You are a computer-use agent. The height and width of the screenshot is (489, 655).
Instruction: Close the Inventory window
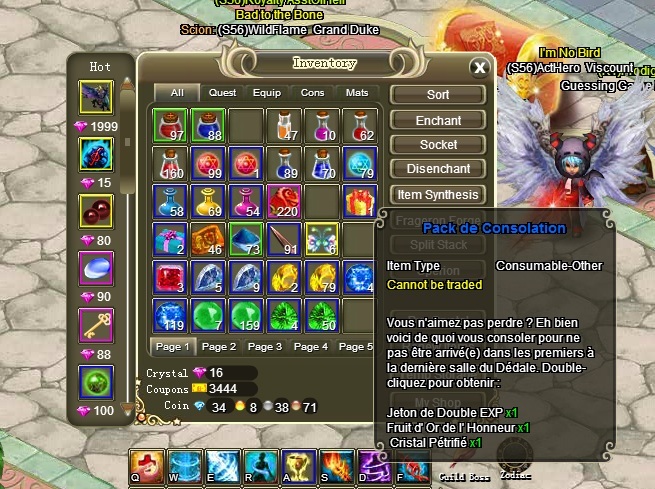[480, 68]
